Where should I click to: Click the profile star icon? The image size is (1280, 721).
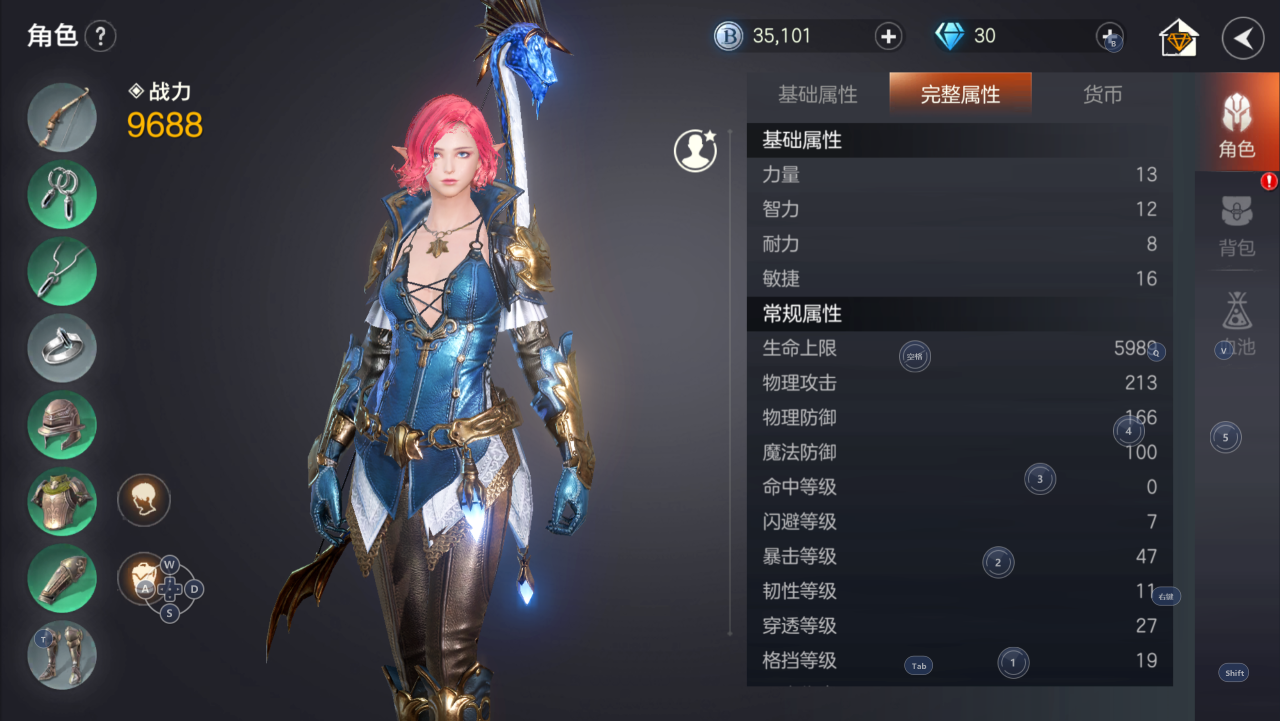pos(695,150)
